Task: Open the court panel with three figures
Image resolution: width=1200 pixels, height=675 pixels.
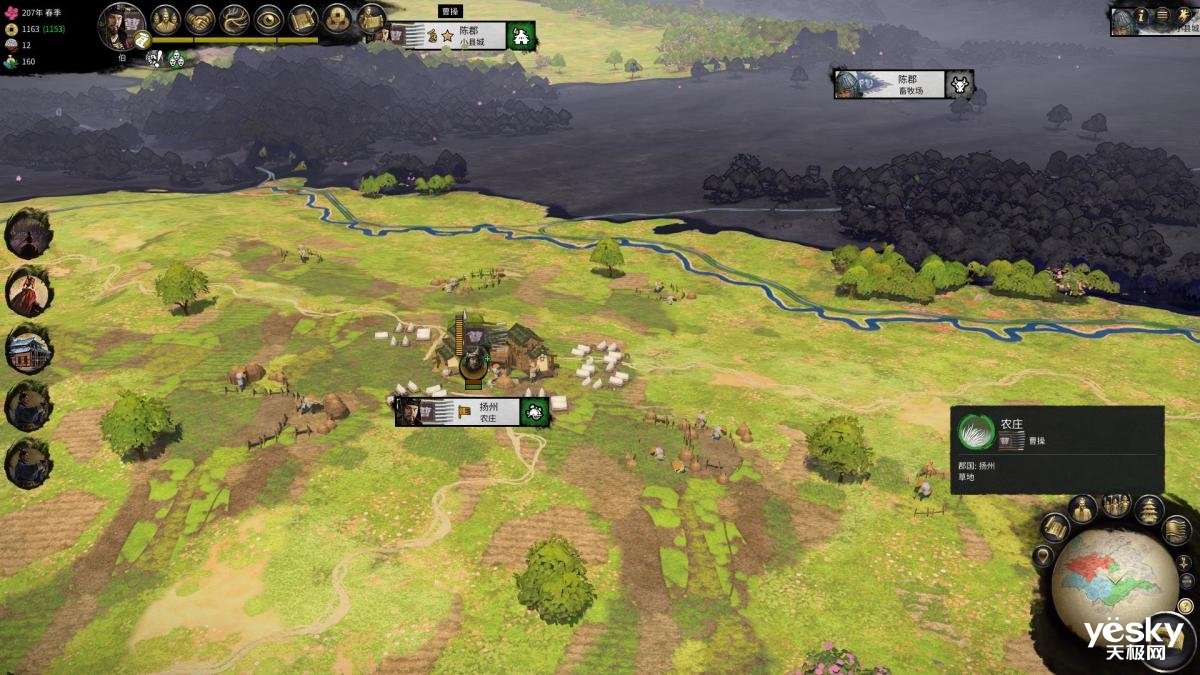Action: 166,19
